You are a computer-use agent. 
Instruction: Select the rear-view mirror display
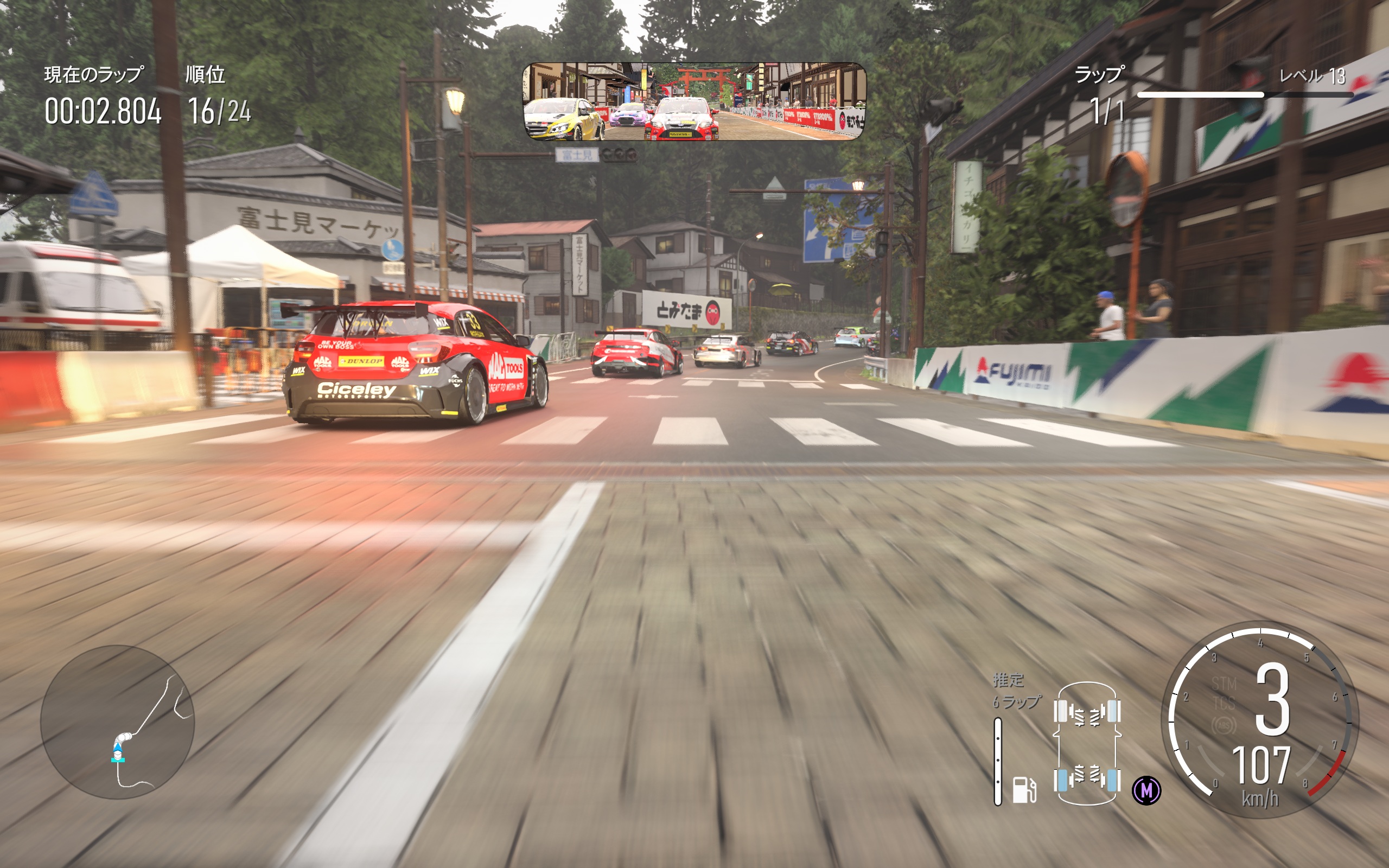click(x=693, y=101)
